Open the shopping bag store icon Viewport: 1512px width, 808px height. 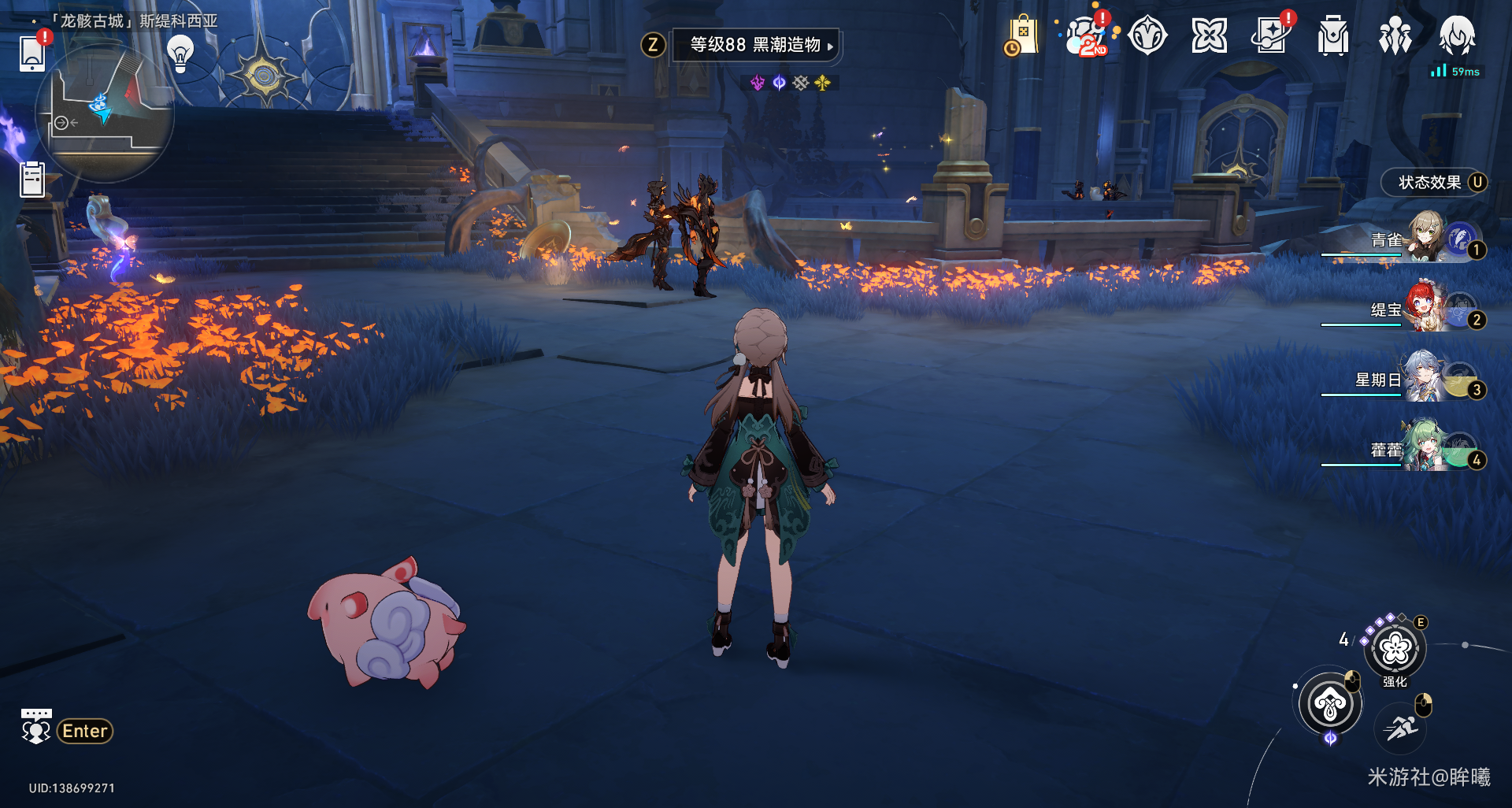click(x=1022, y=36)
